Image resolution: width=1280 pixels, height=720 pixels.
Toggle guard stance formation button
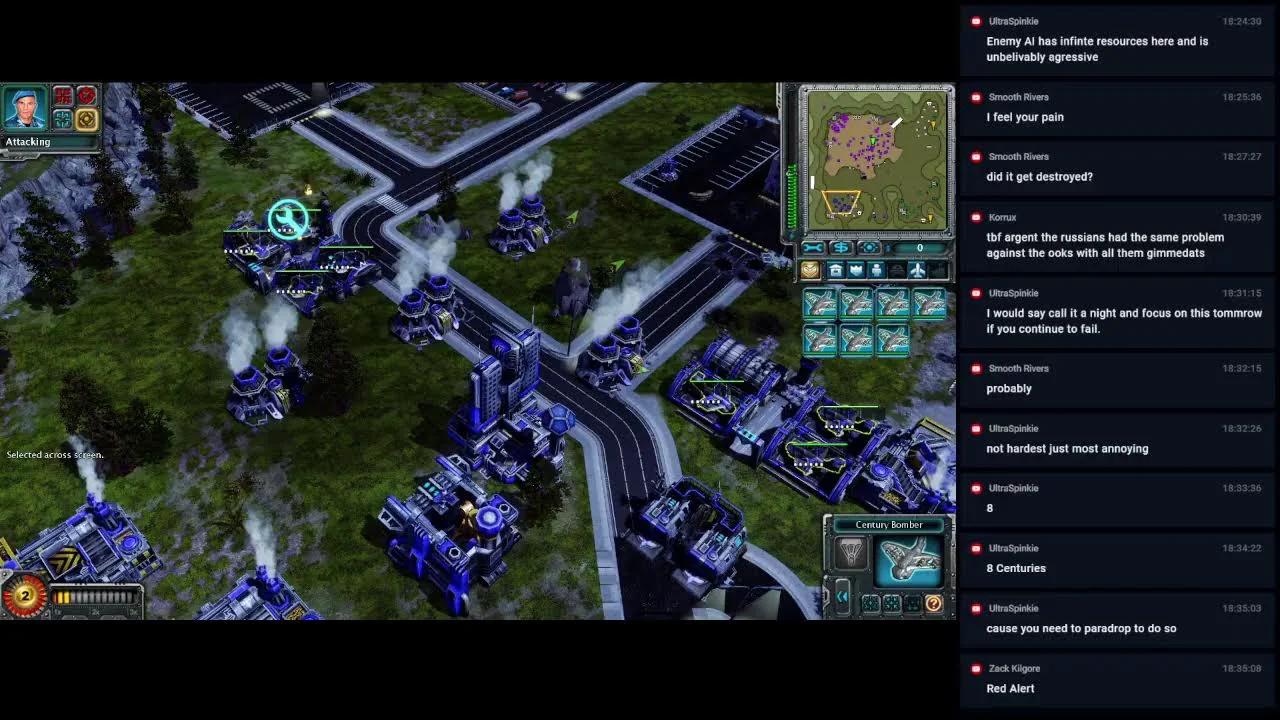tap(891, 602)
